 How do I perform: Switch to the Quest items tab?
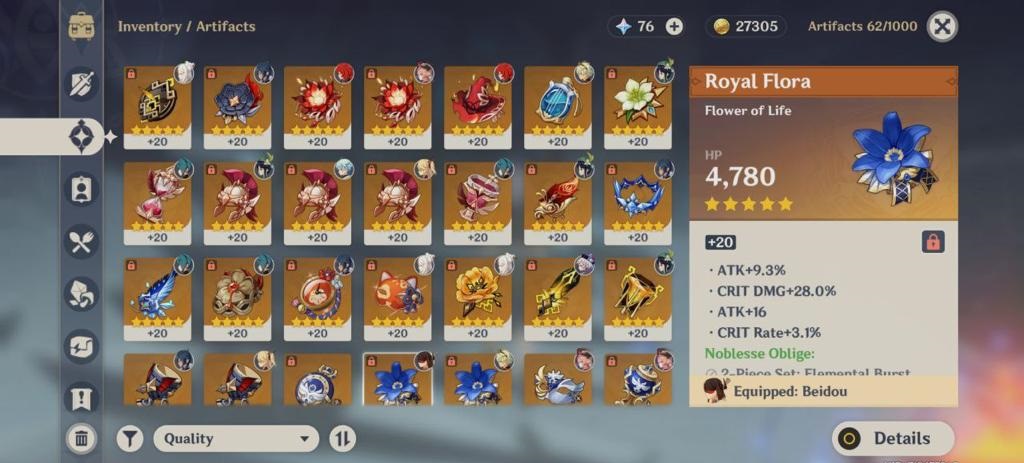coord(81,398)
